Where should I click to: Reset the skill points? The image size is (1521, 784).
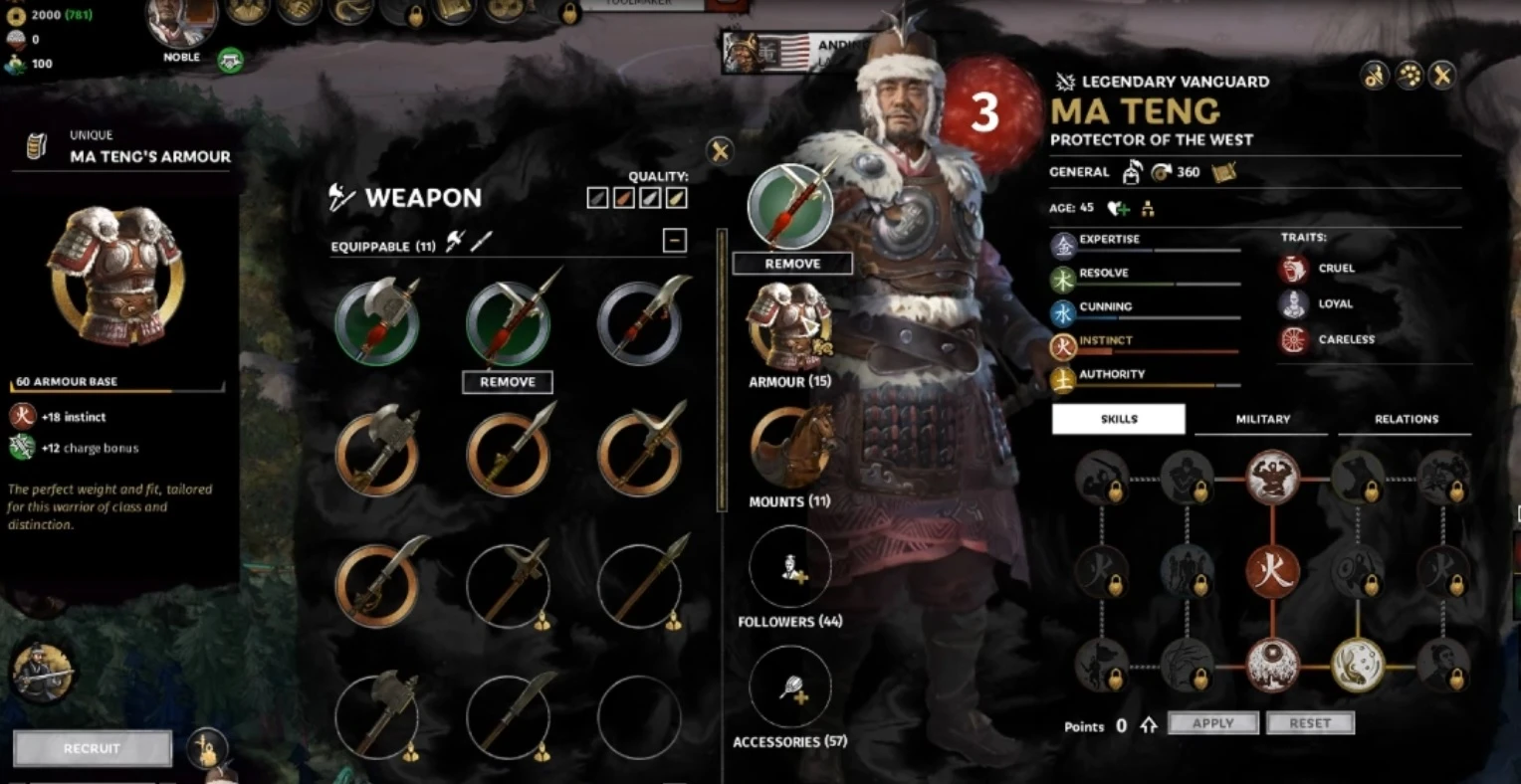(x=1310, y=723)
